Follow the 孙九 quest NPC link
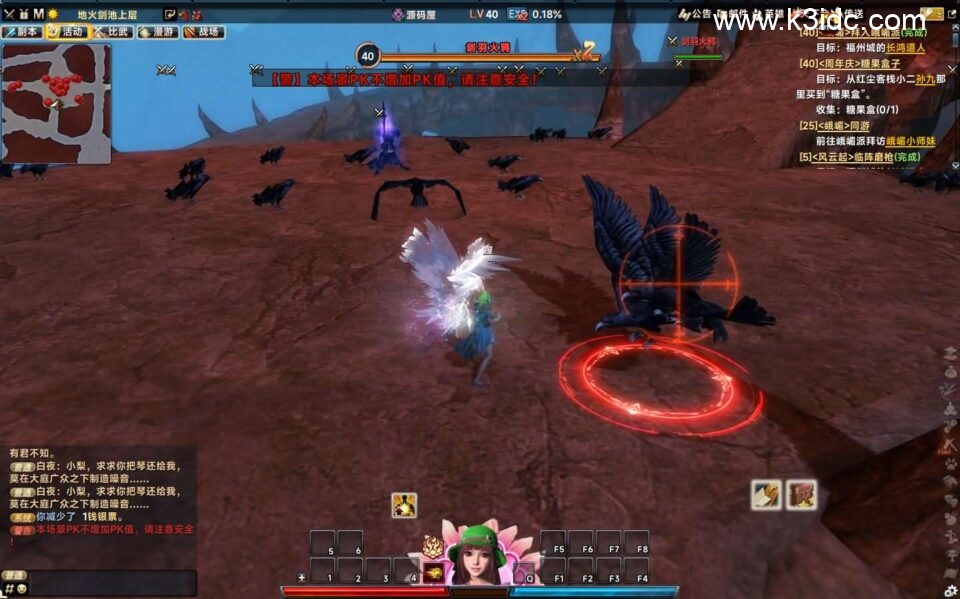Image resolution: width=960 pixels, height=599 pixels. tap(925, 79)
